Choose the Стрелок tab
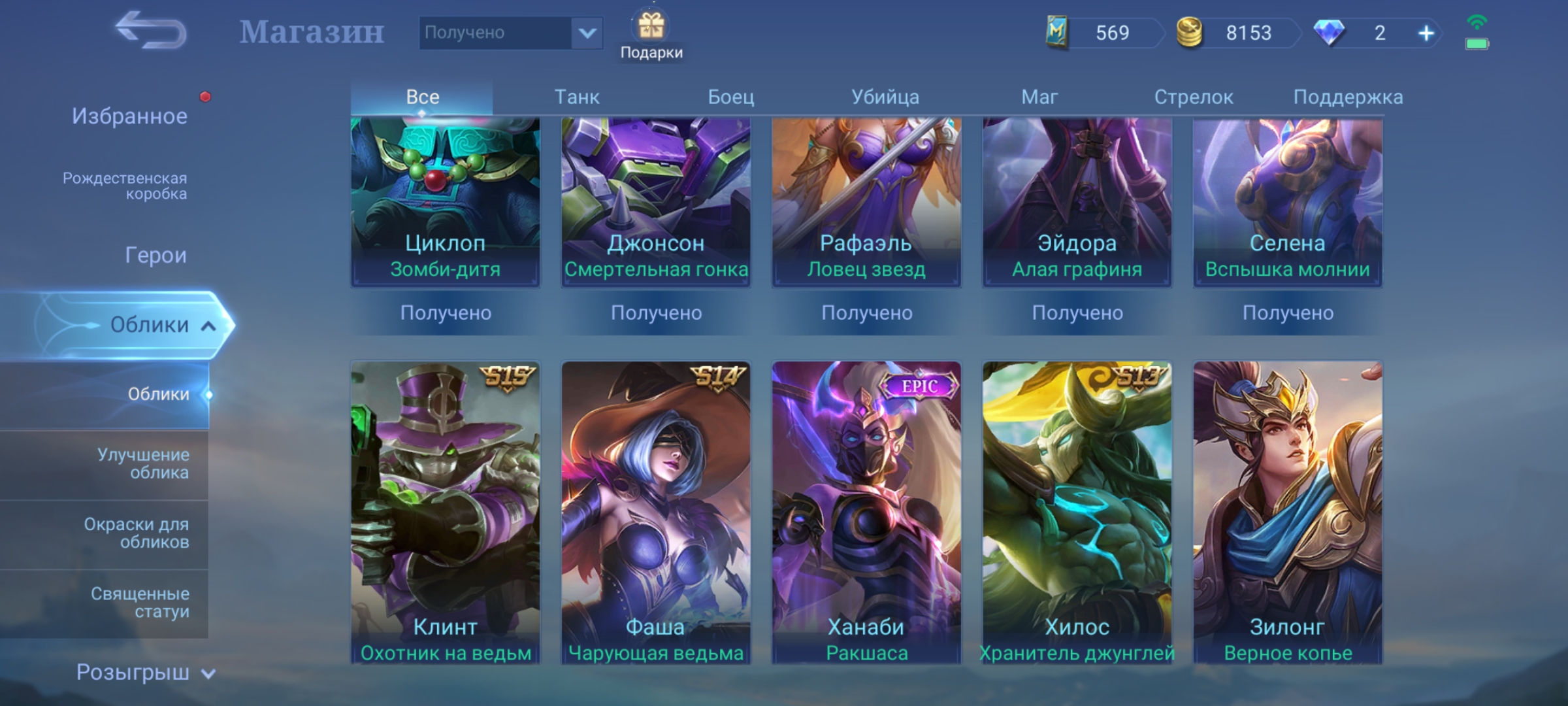Viewport: 1568px width, 706px height. (x=1194, y=97)
